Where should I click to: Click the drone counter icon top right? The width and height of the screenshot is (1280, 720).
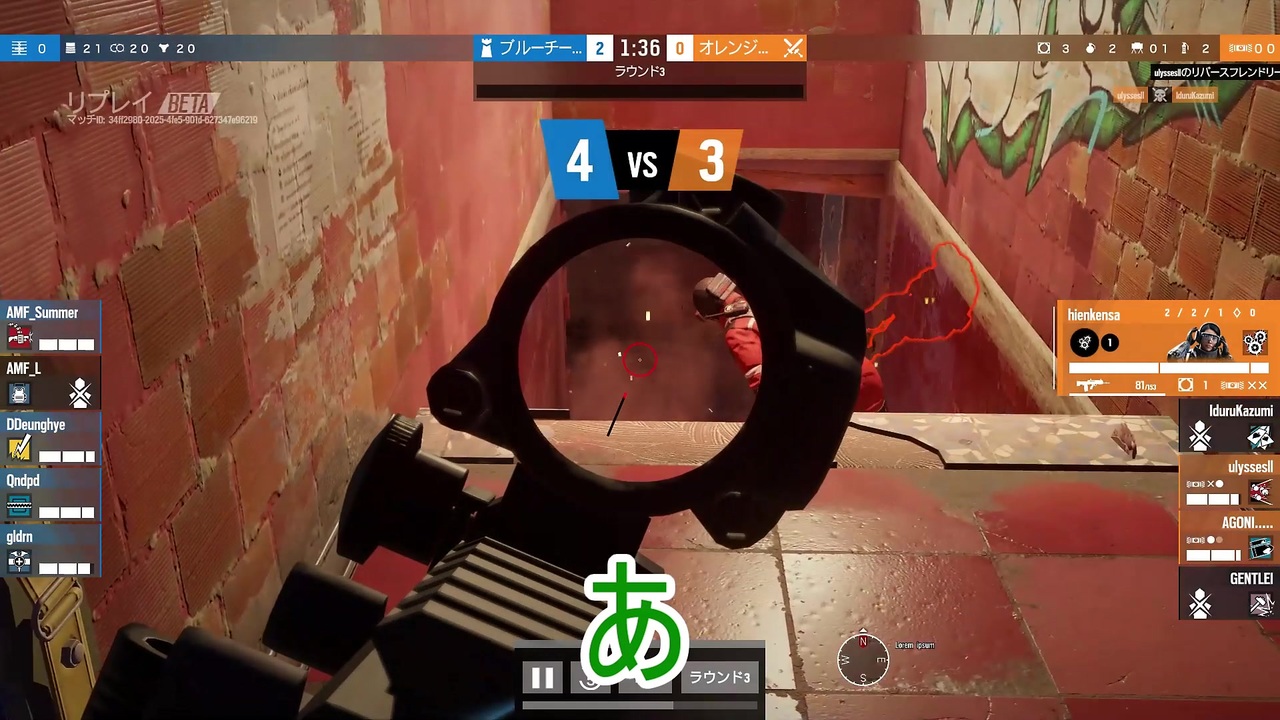pyautogui.click(x=1044, y=48)
